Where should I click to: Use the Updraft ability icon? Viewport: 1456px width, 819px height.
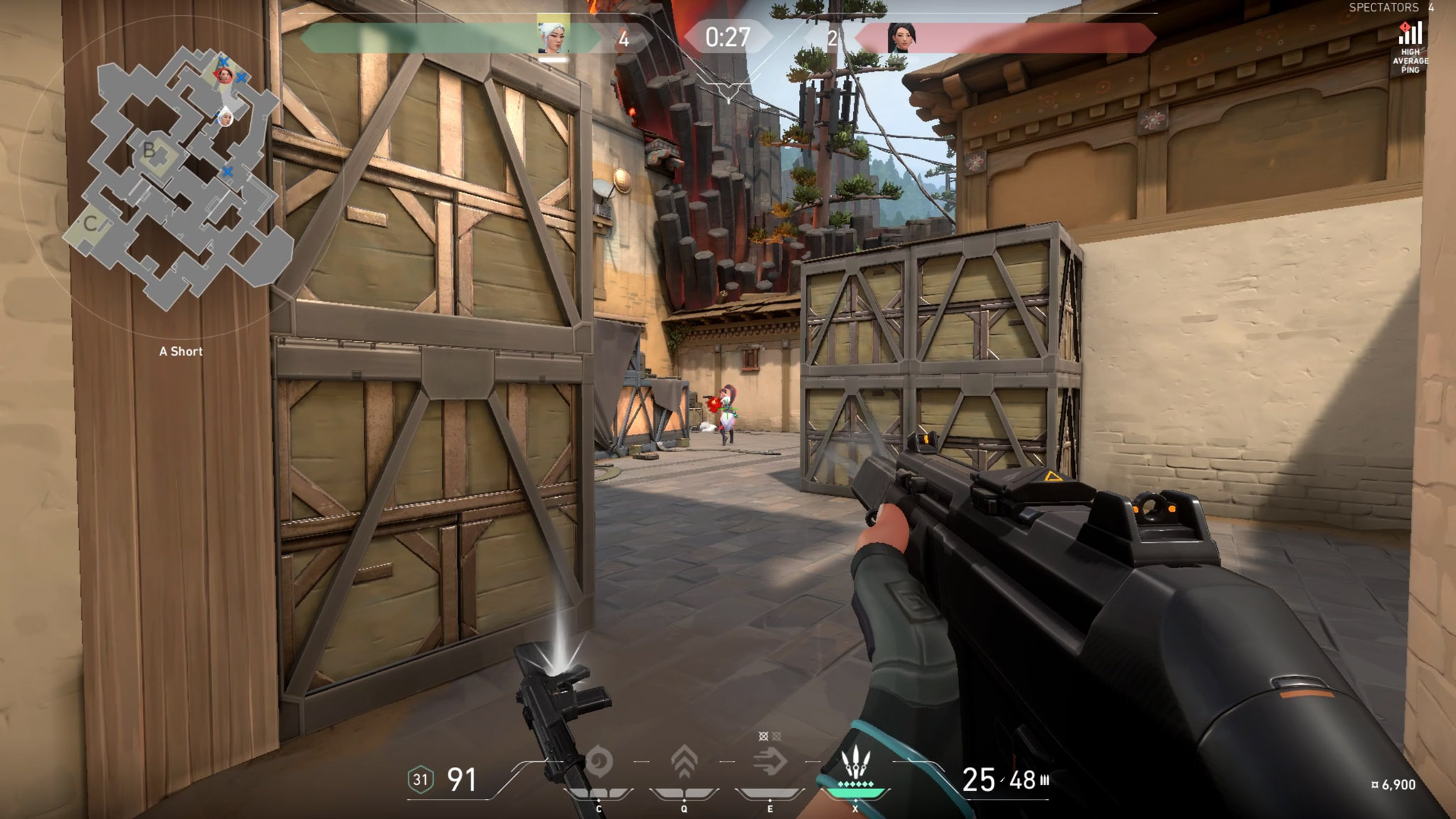[684, 762]
